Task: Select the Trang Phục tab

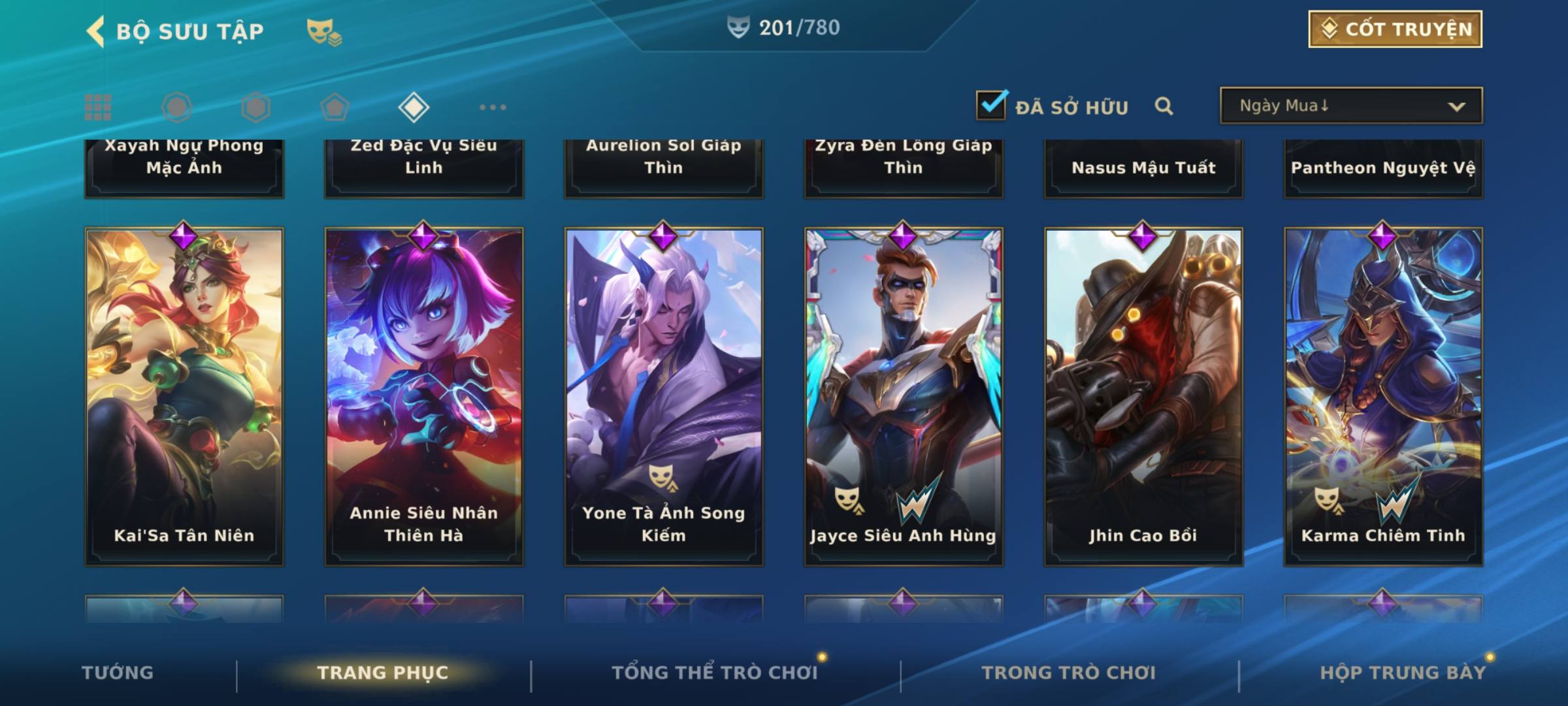Action: pyautogui.click(x=383, y=673)
